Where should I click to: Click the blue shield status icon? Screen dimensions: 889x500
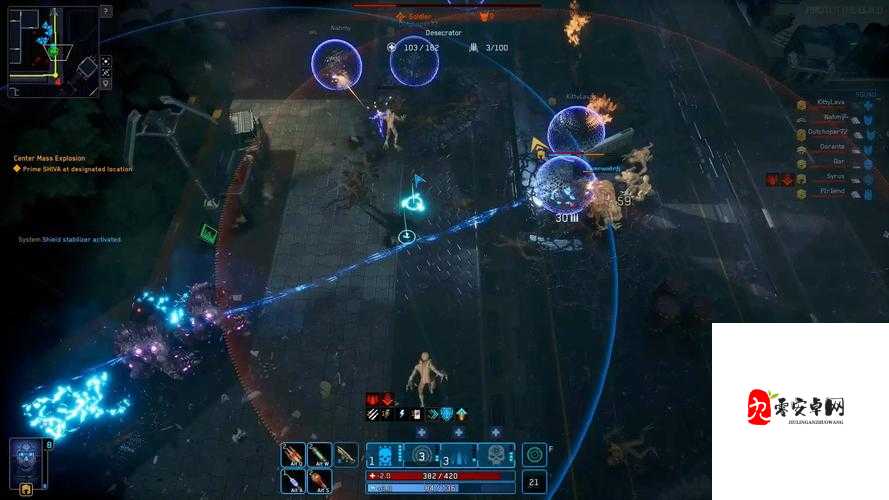coord(447,414)
